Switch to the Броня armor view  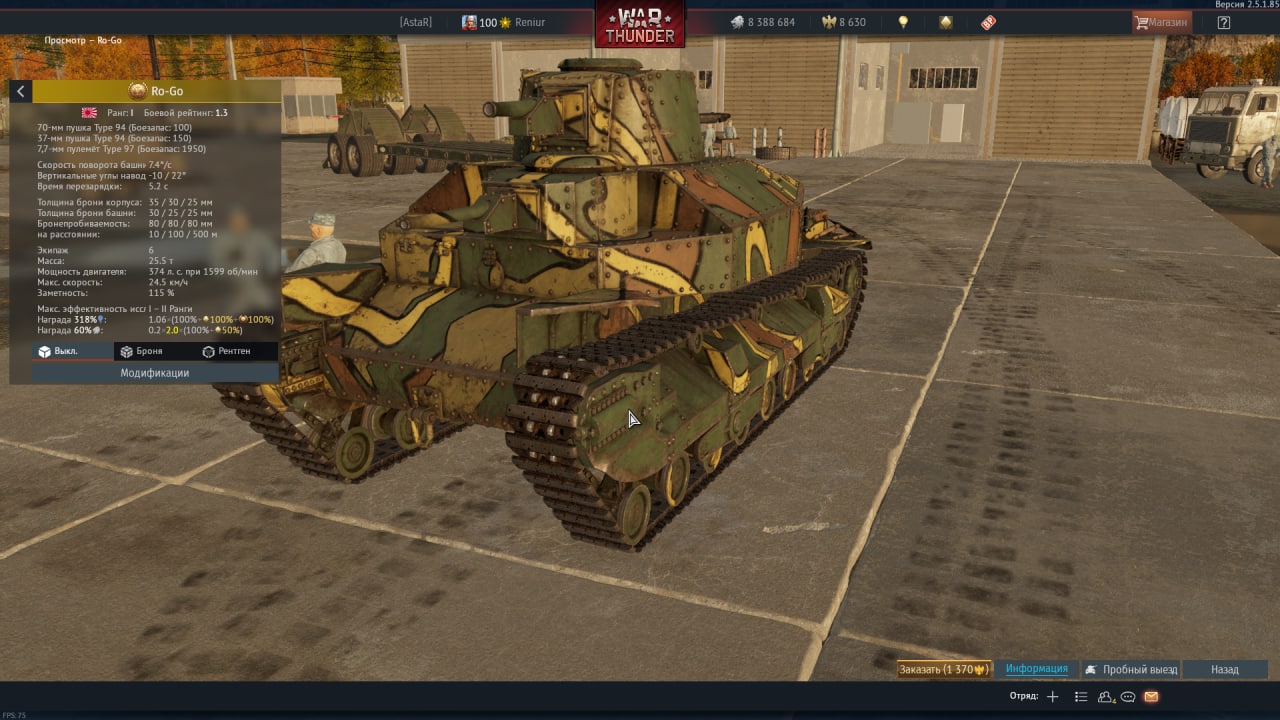140,351
